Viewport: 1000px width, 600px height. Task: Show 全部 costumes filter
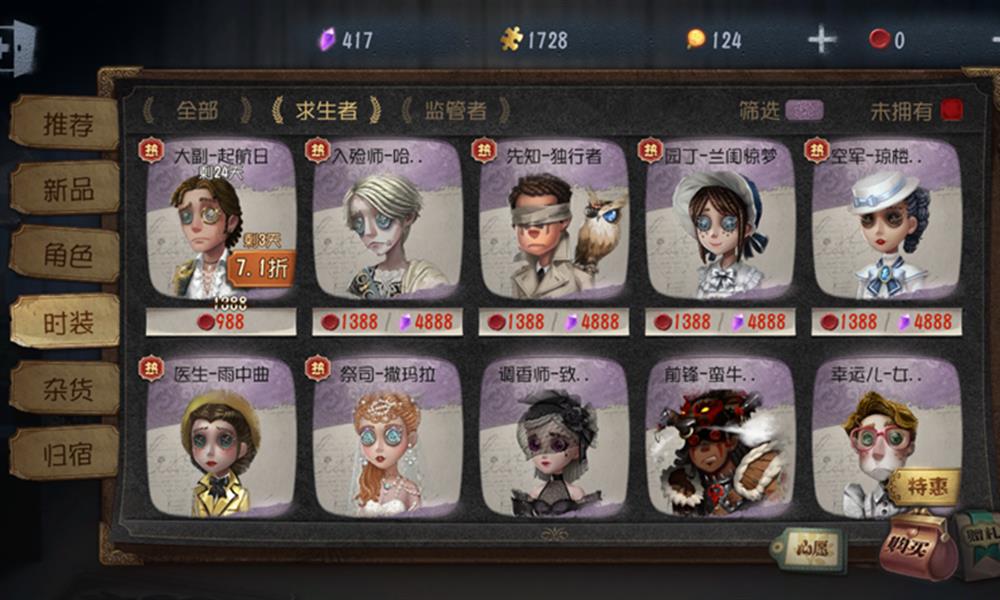(196, 110)
